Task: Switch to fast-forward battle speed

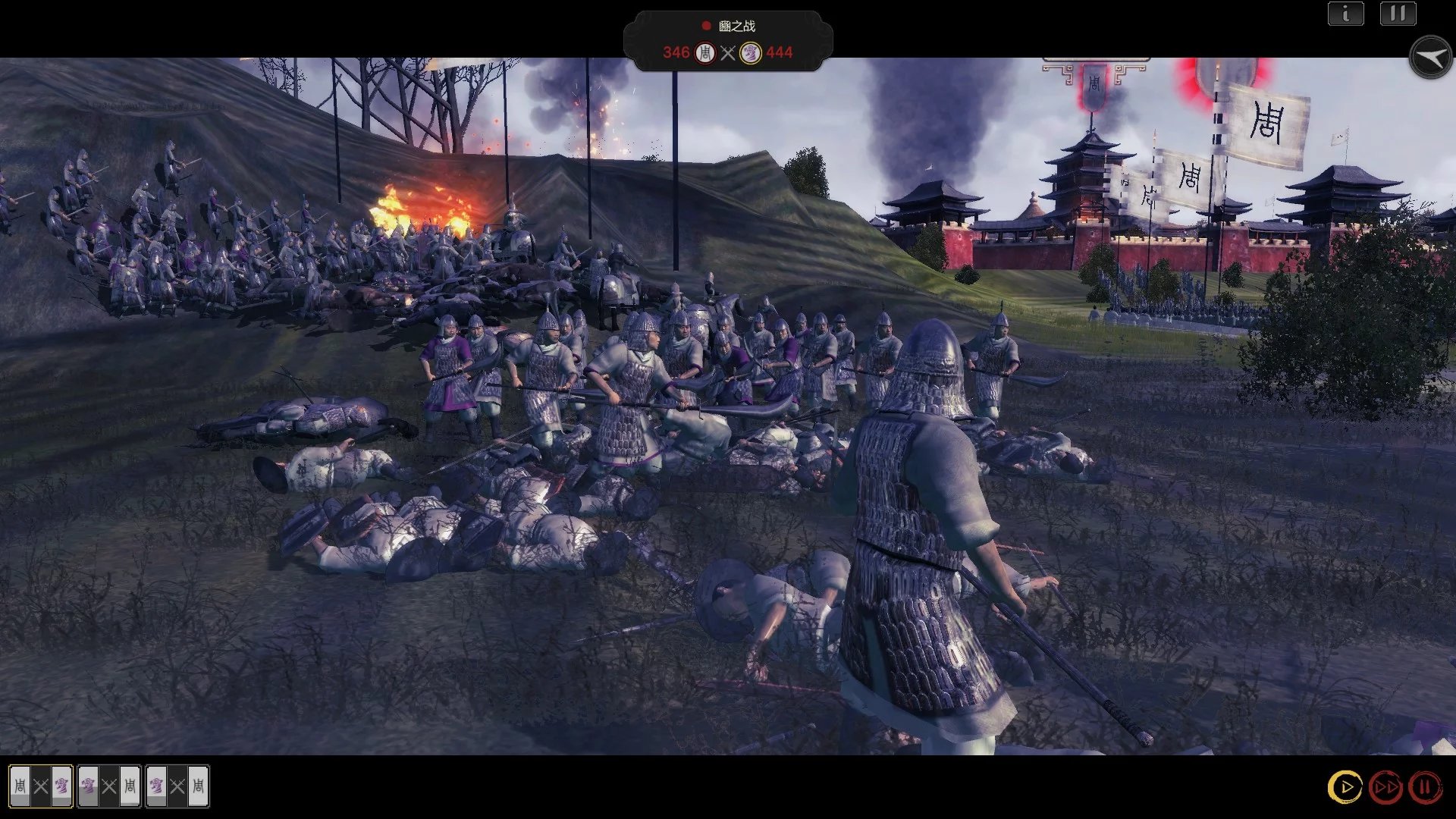Action: [1385, 787]
